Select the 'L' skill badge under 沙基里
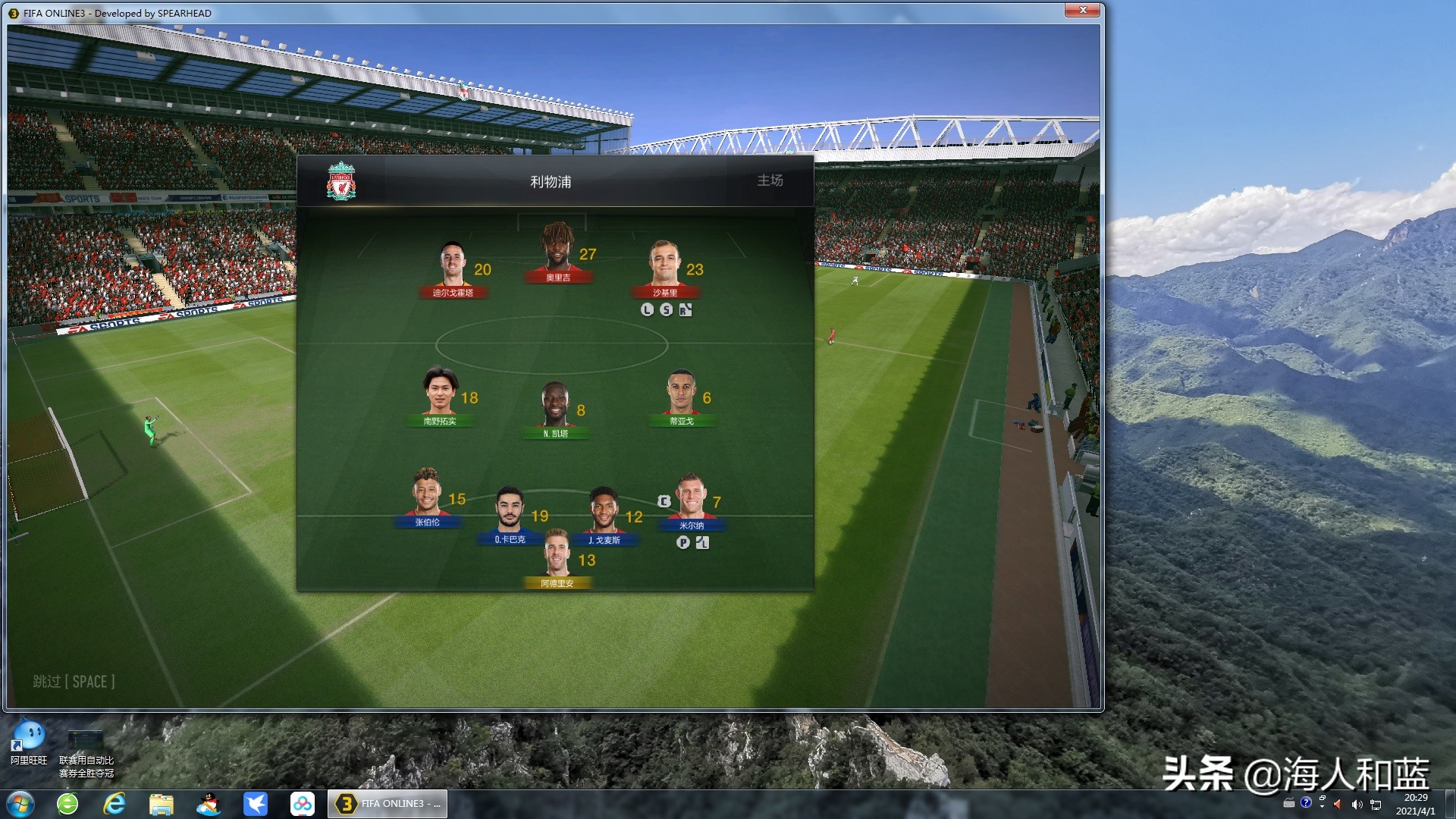This screenshot has height=819, width=1456. 647,309
